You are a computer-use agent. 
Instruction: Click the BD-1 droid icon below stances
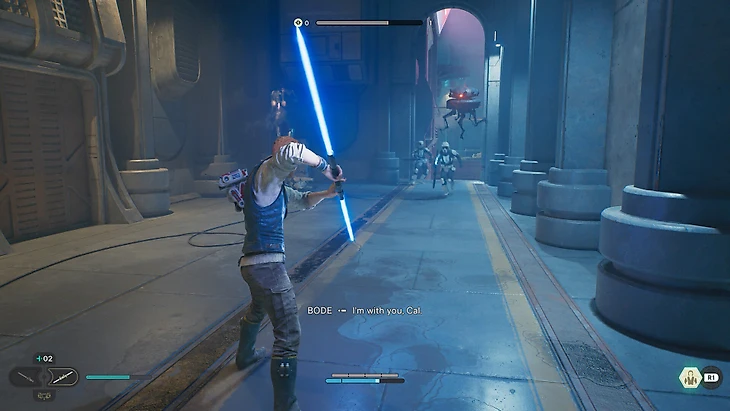coord(44,395)
